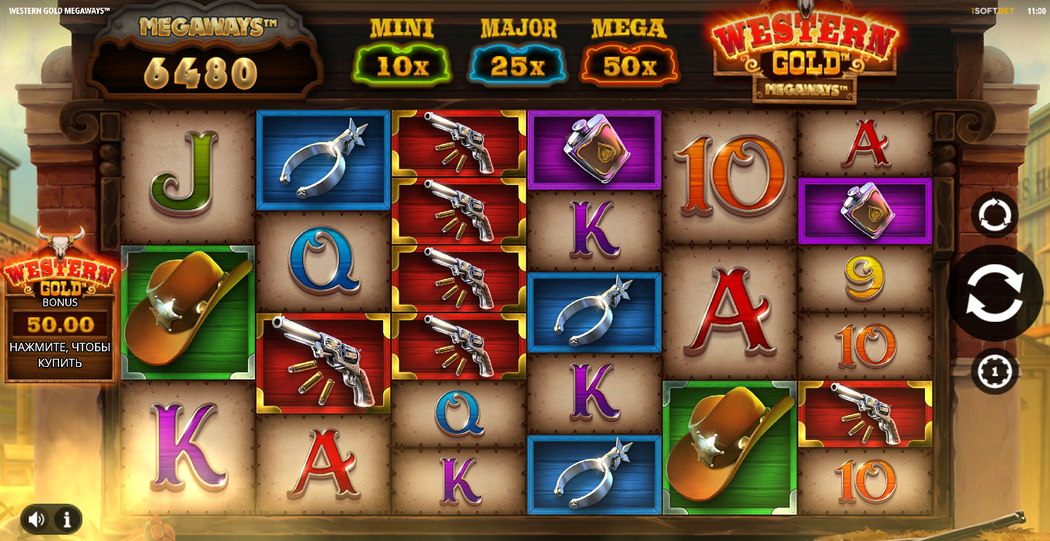Open autoplay with the small three-arrow circle button

[x=994, y=214]
